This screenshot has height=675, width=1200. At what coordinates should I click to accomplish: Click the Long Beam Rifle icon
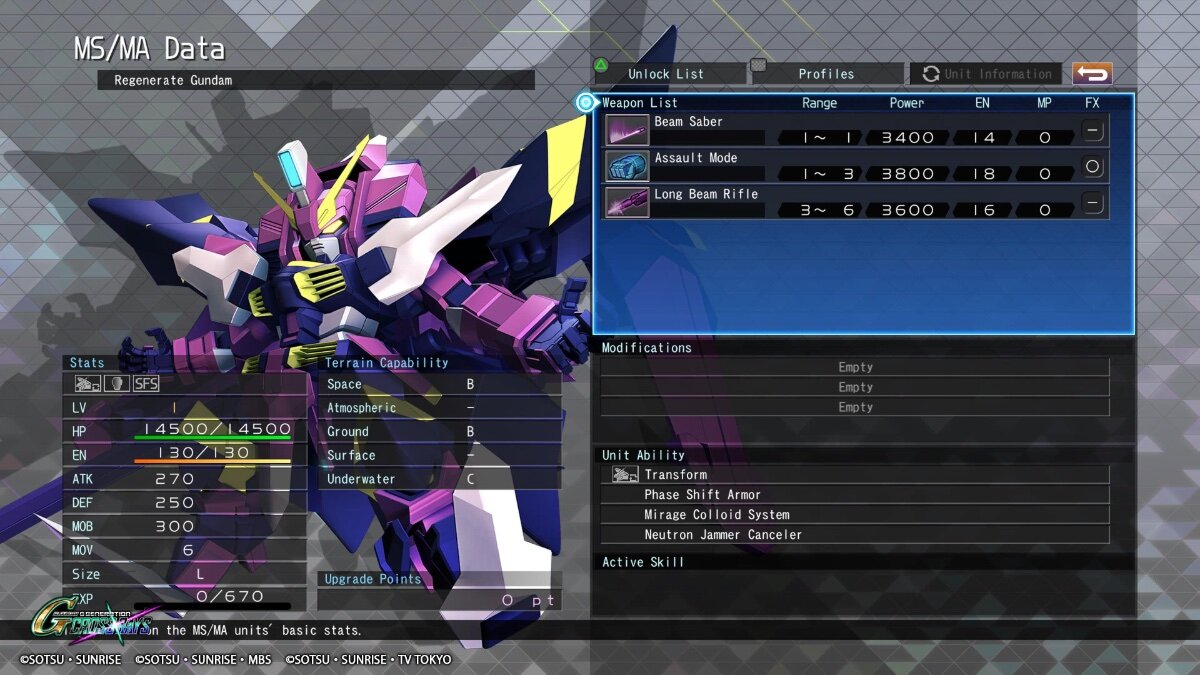click(x=627, y=202)
